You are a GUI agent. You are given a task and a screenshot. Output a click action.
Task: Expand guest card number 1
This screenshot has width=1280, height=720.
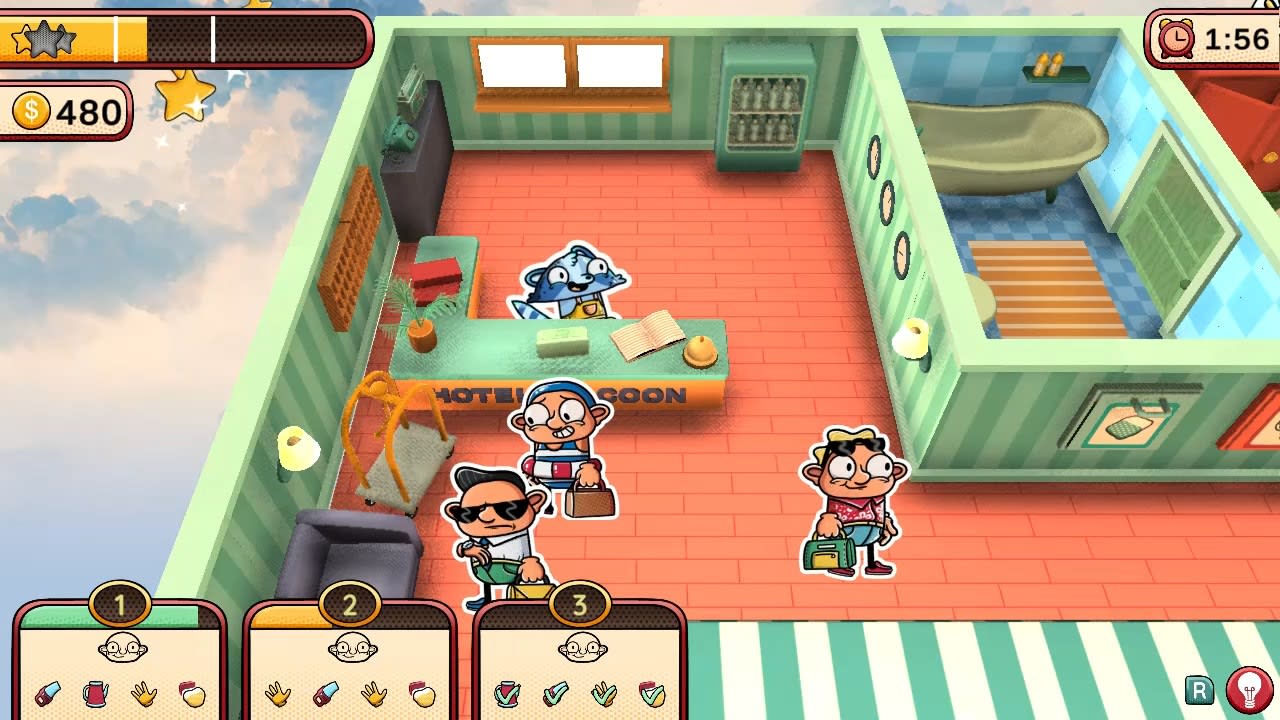point(120,604)
